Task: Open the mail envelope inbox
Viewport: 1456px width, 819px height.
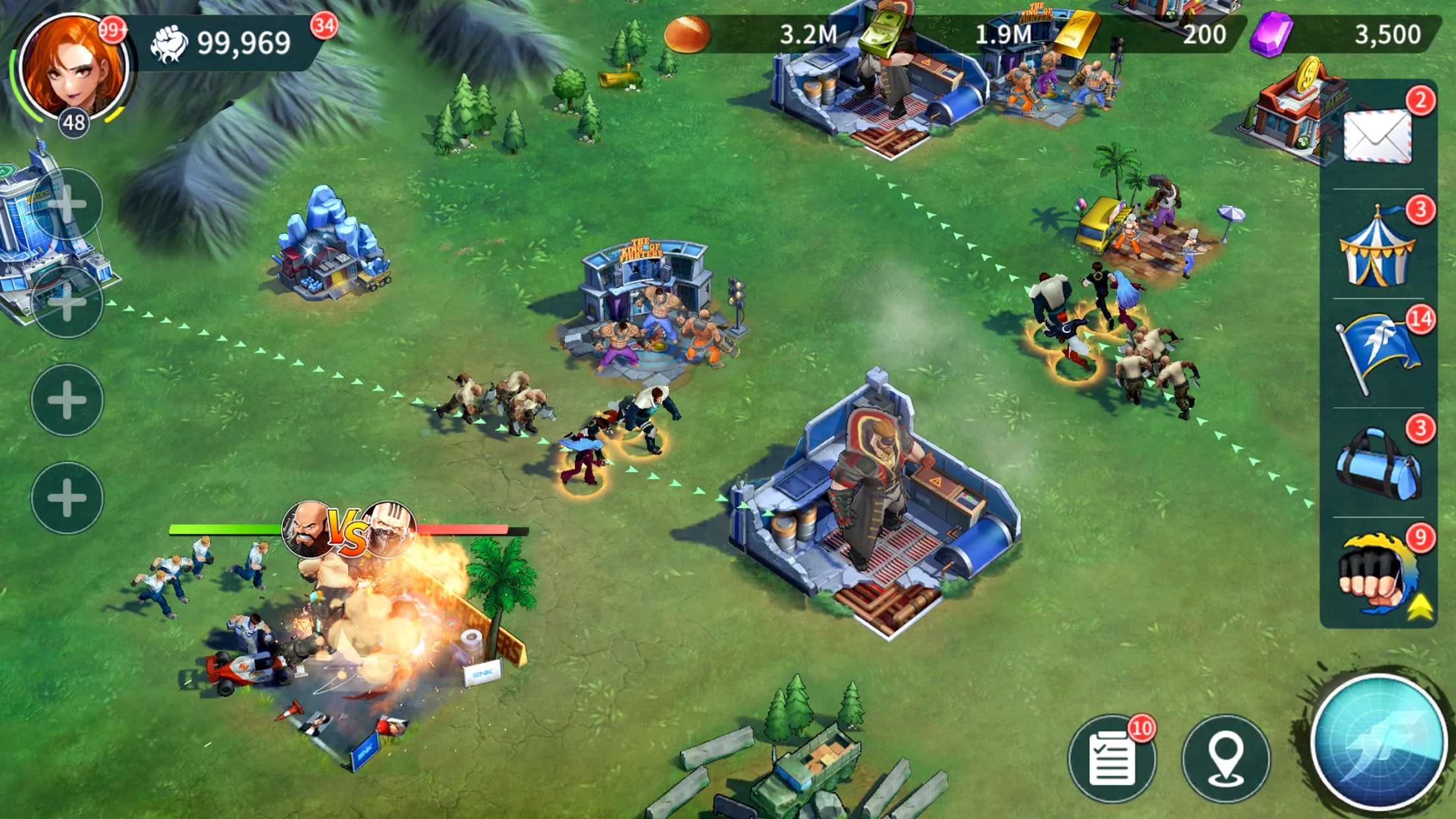Action: pos(1378,136)
